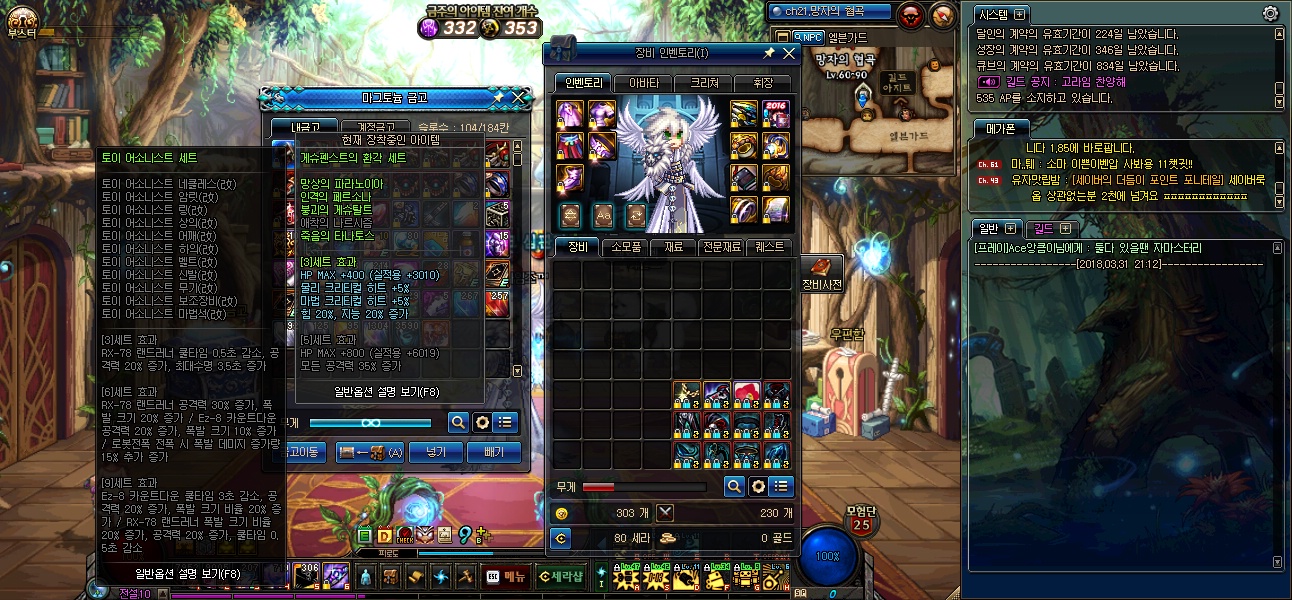Click the inventory magnifier search button
1292x600 pixels.
coord(734,486)
